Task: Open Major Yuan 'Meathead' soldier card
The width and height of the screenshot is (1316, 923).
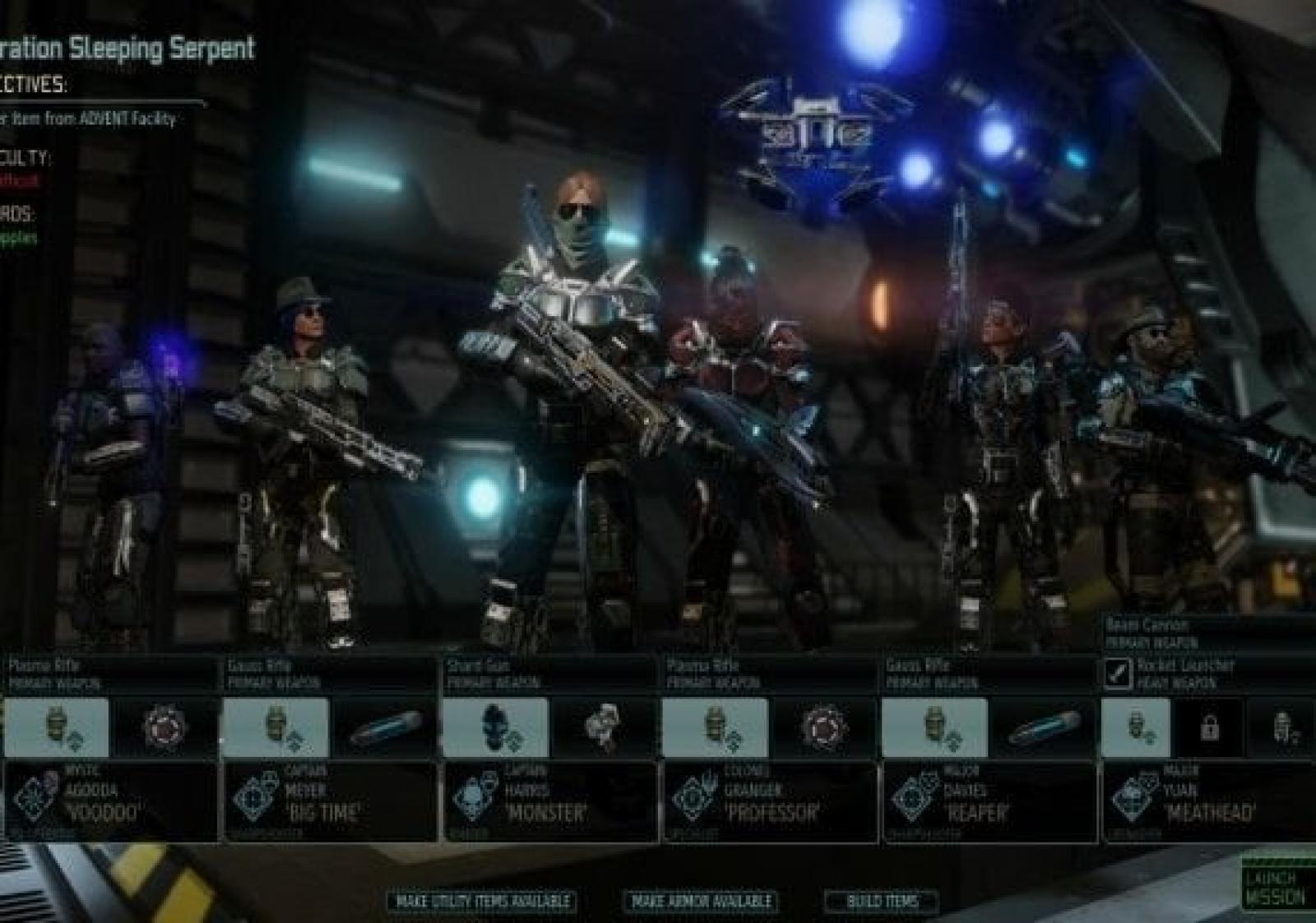Action: pos(1209,801)
